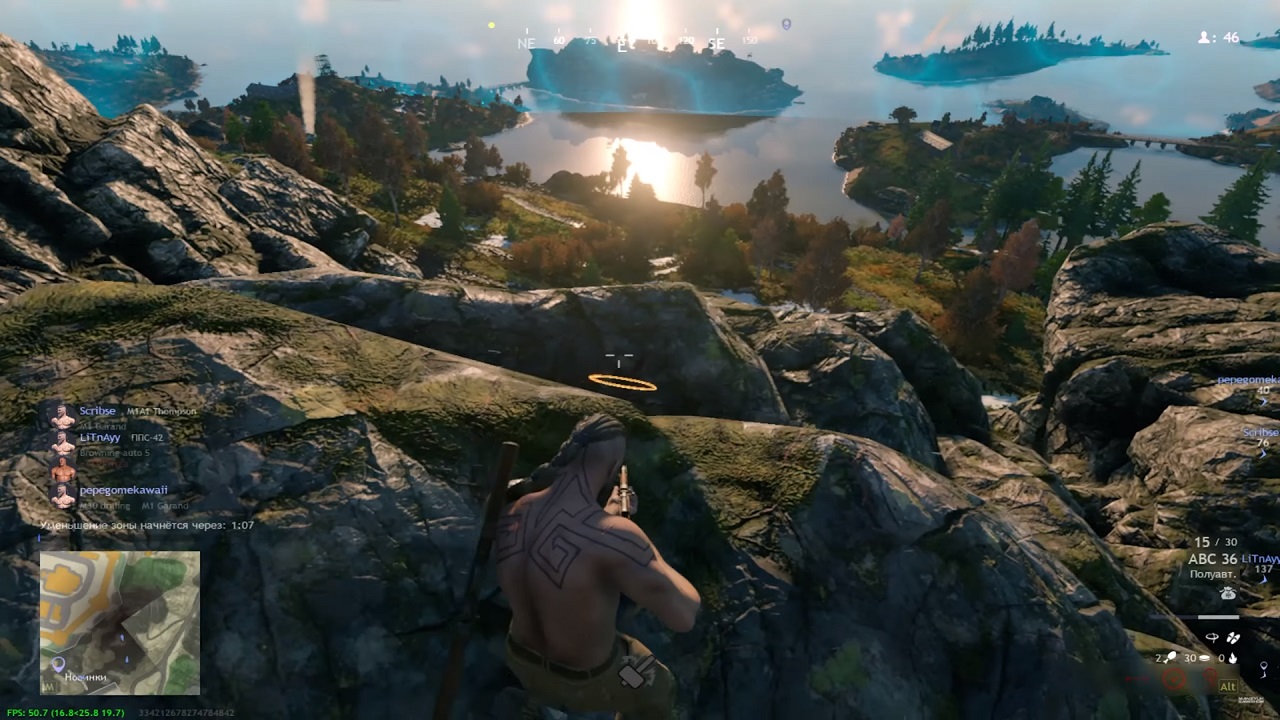Image resolution: width=1280 pixels, height=720 pixels.
Task: Select teammate Scribse in squad list
Action: tap(98, 411)
